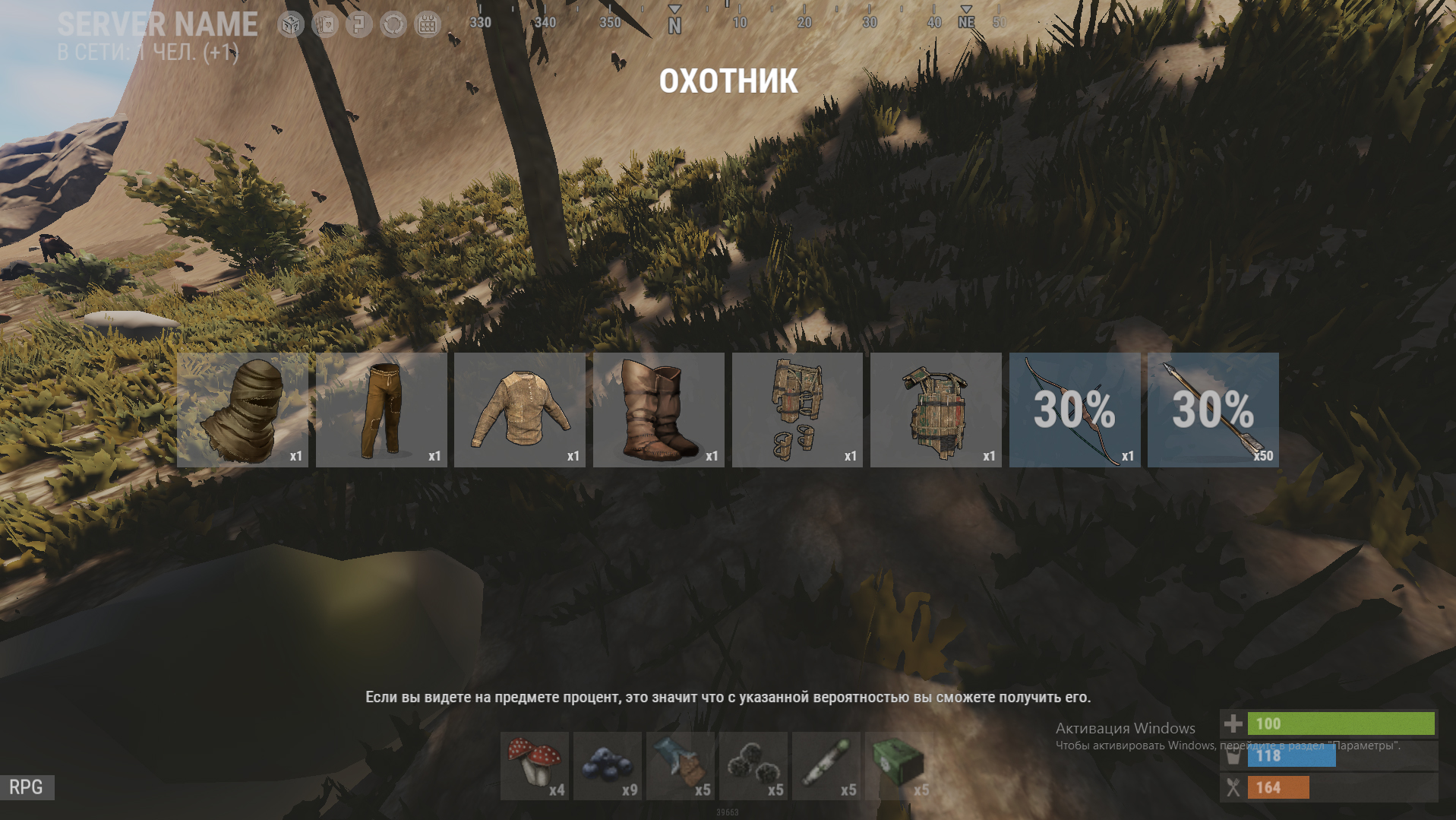Image resolution: width=1456 pixels, height=820 pixels.
Task: Open the question mark help icon
Action: (x=359, y=24)
